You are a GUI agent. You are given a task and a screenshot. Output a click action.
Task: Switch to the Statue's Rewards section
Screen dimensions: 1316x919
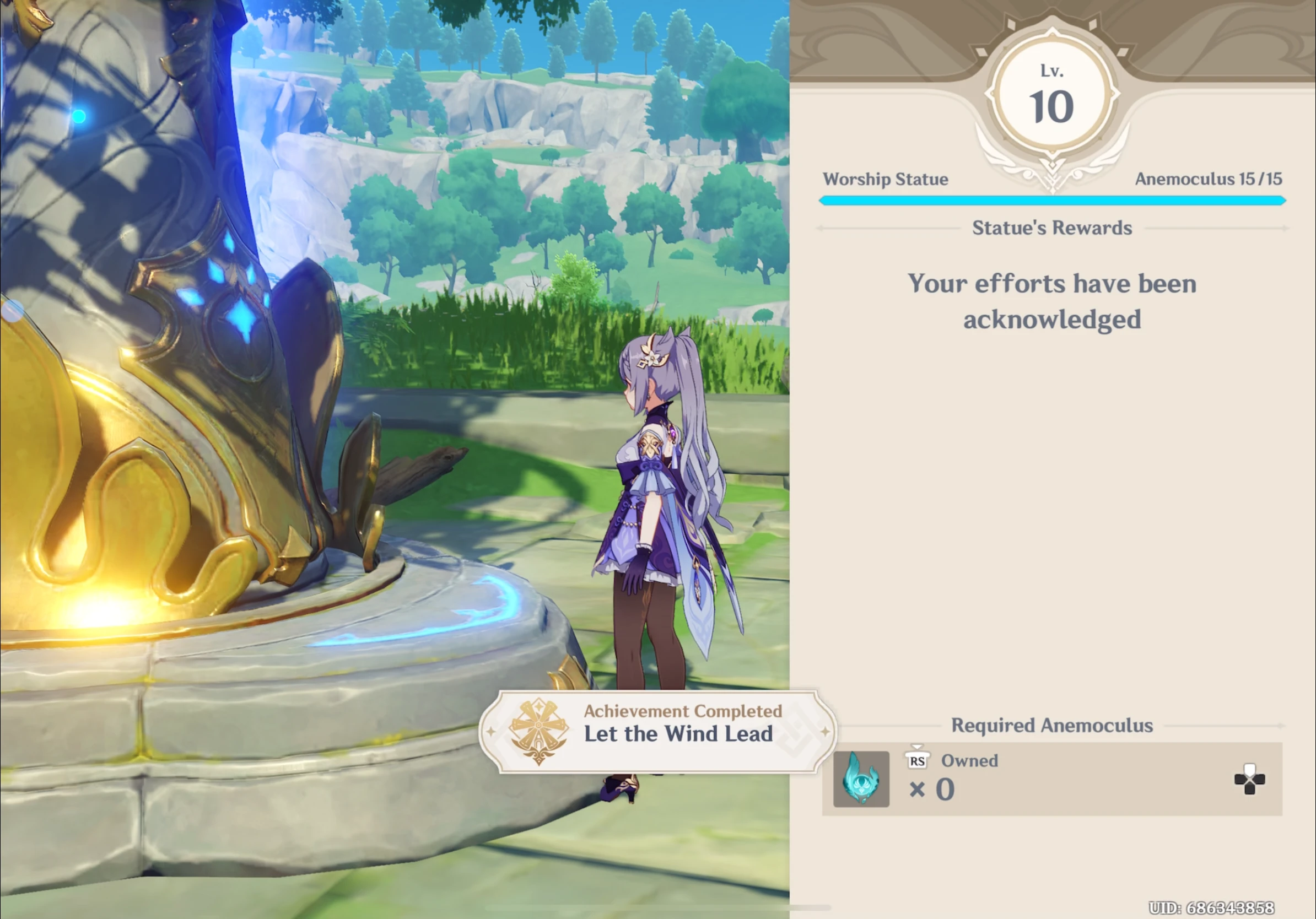point(1053,228)
